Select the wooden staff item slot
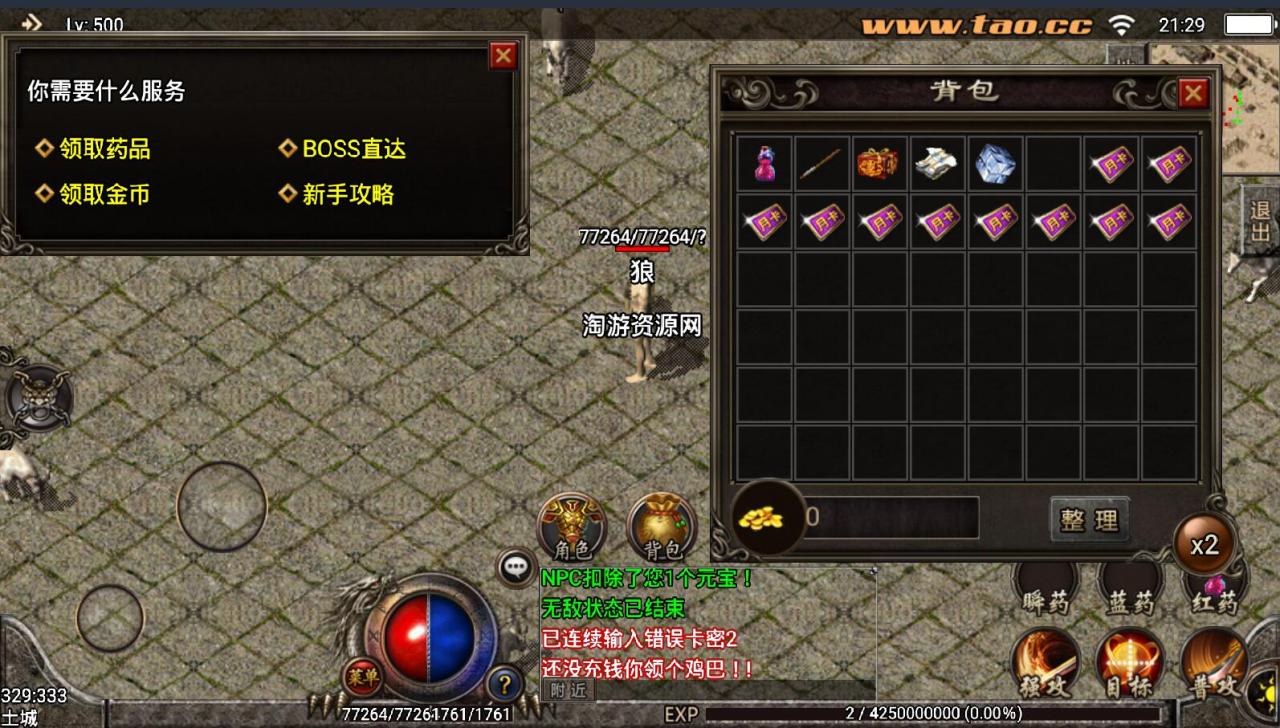Image resolution: width=1280 pixels, height=728 pixels. [x=823, y=164]
